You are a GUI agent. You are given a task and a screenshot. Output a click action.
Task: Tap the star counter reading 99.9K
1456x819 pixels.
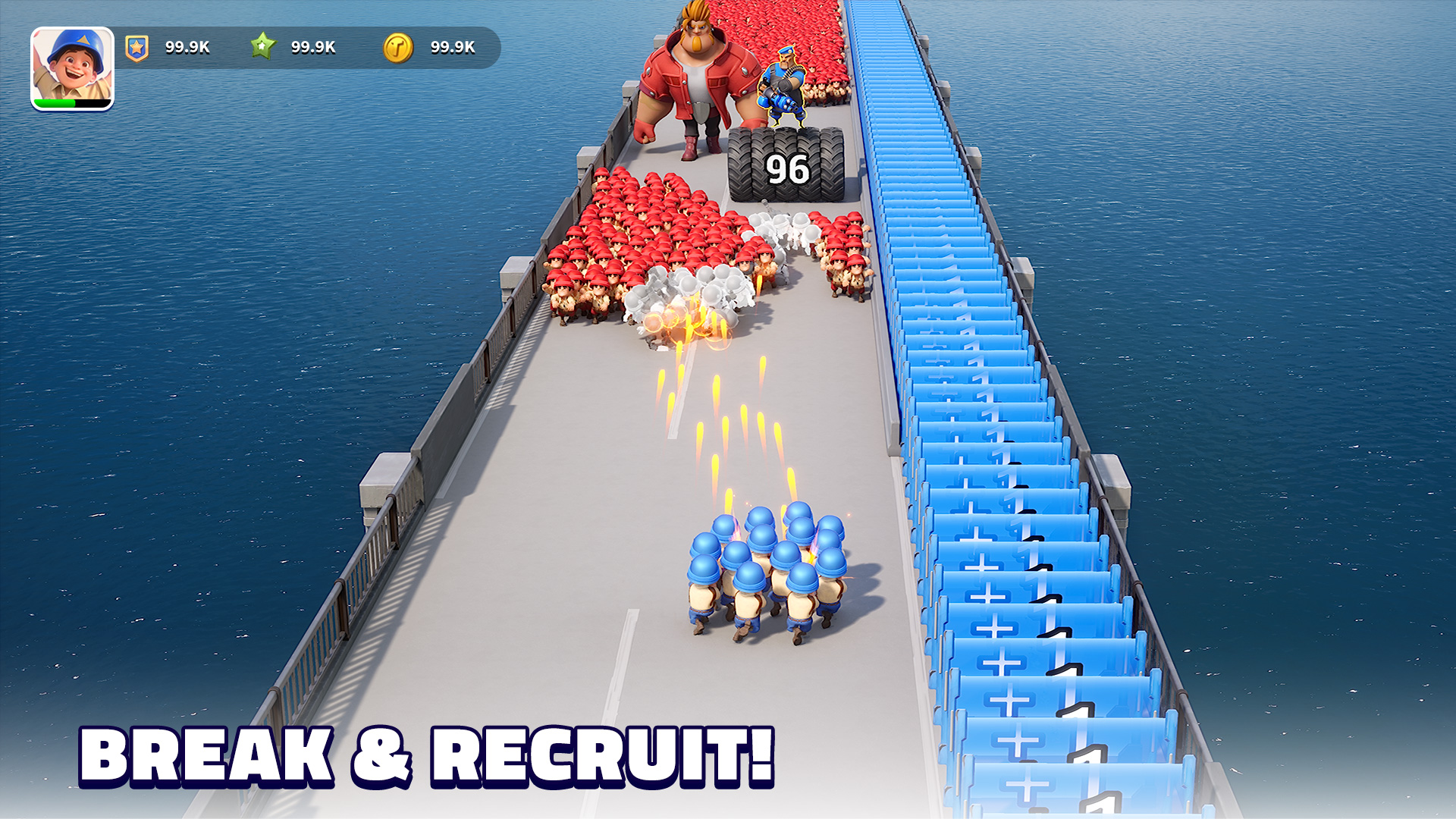point(312,46)
